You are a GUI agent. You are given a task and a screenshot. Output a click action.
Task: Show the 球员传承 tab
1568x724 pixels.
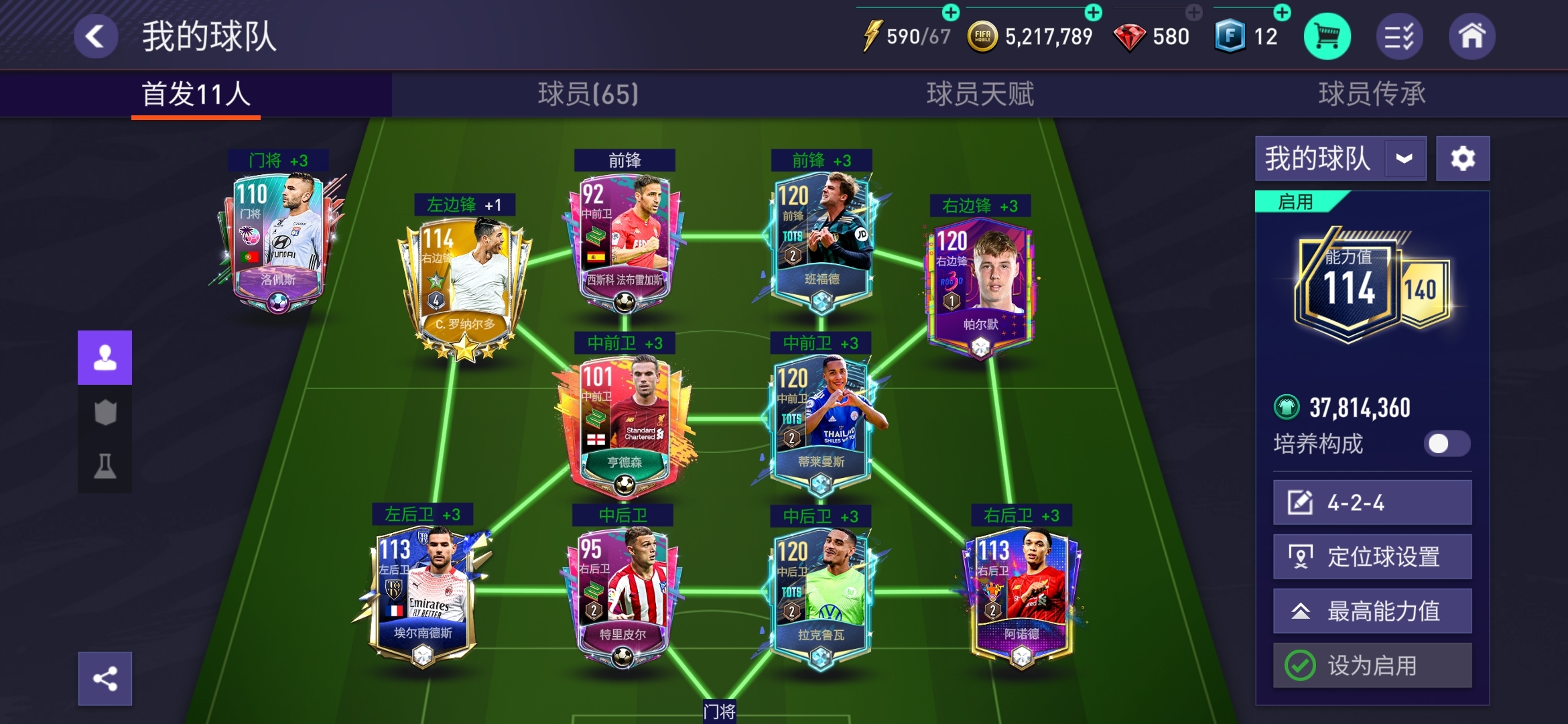(1372, 94)
